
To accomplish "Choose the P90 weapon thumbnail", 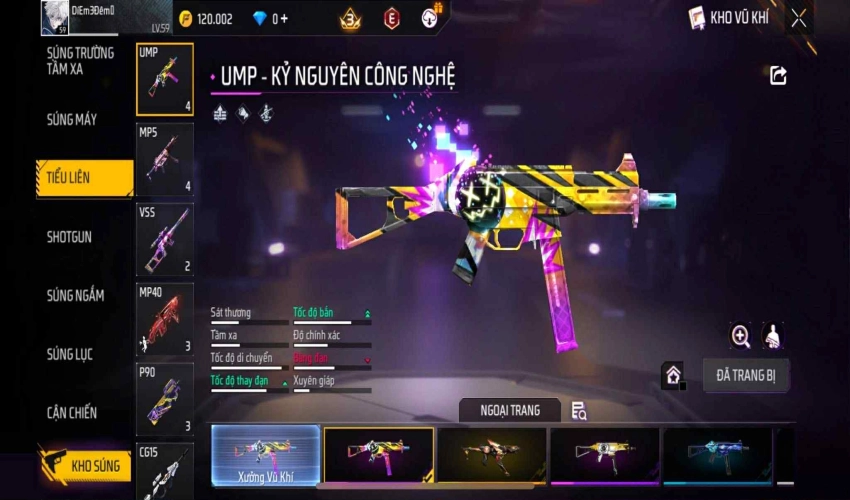I will click(x=164, y=399).
